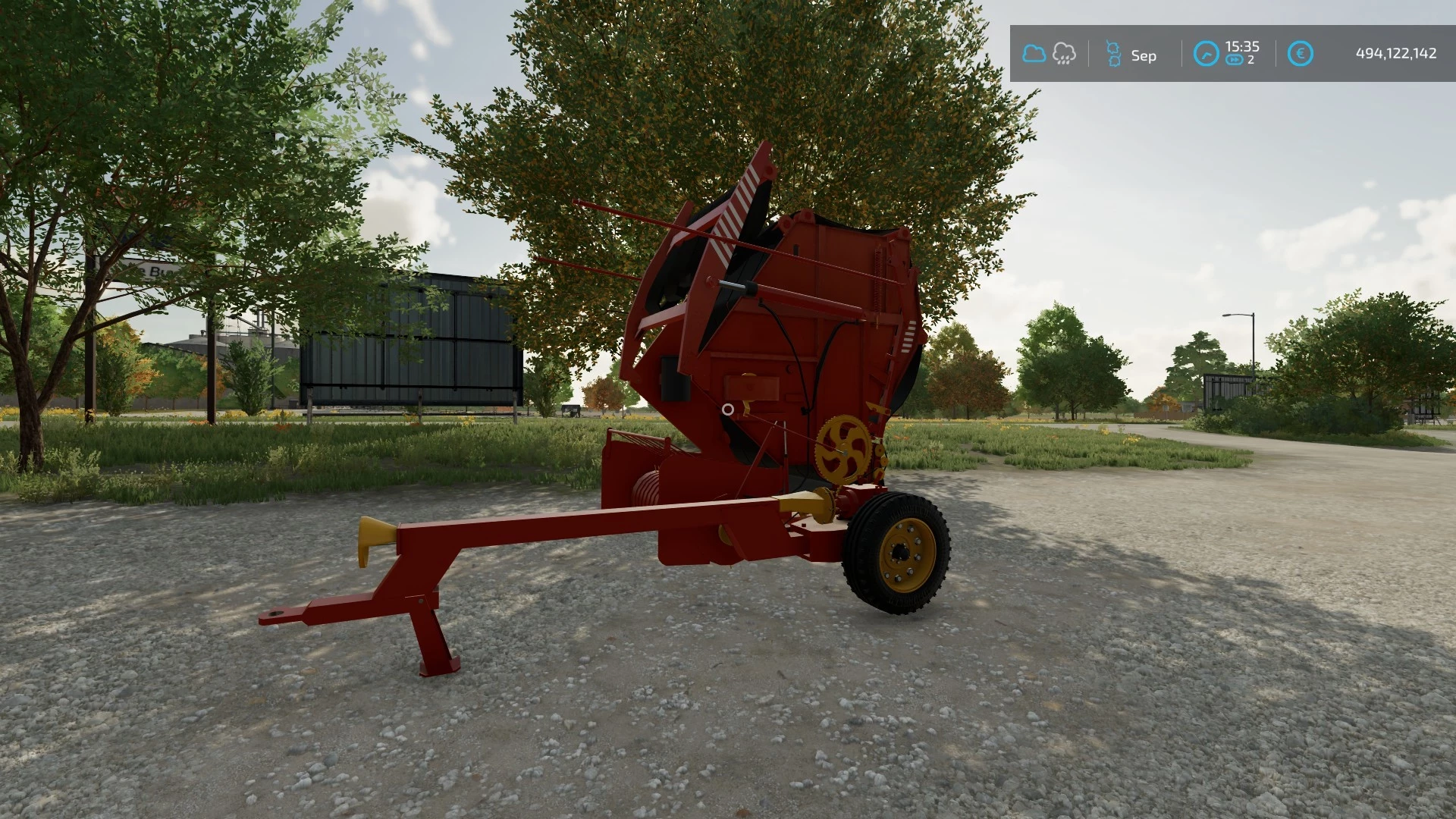
Task: Toggle the month label Sep
Action: [1144, 55]
